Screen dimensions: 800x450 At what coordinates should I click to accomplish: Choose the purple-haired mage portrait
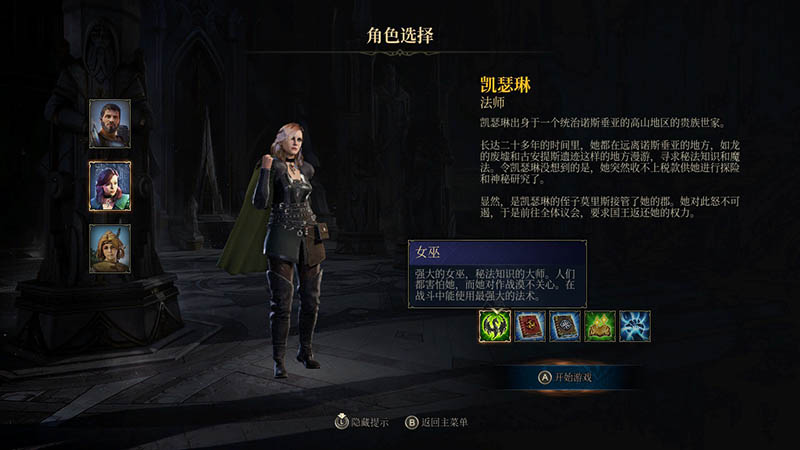(x=109, y=185)
